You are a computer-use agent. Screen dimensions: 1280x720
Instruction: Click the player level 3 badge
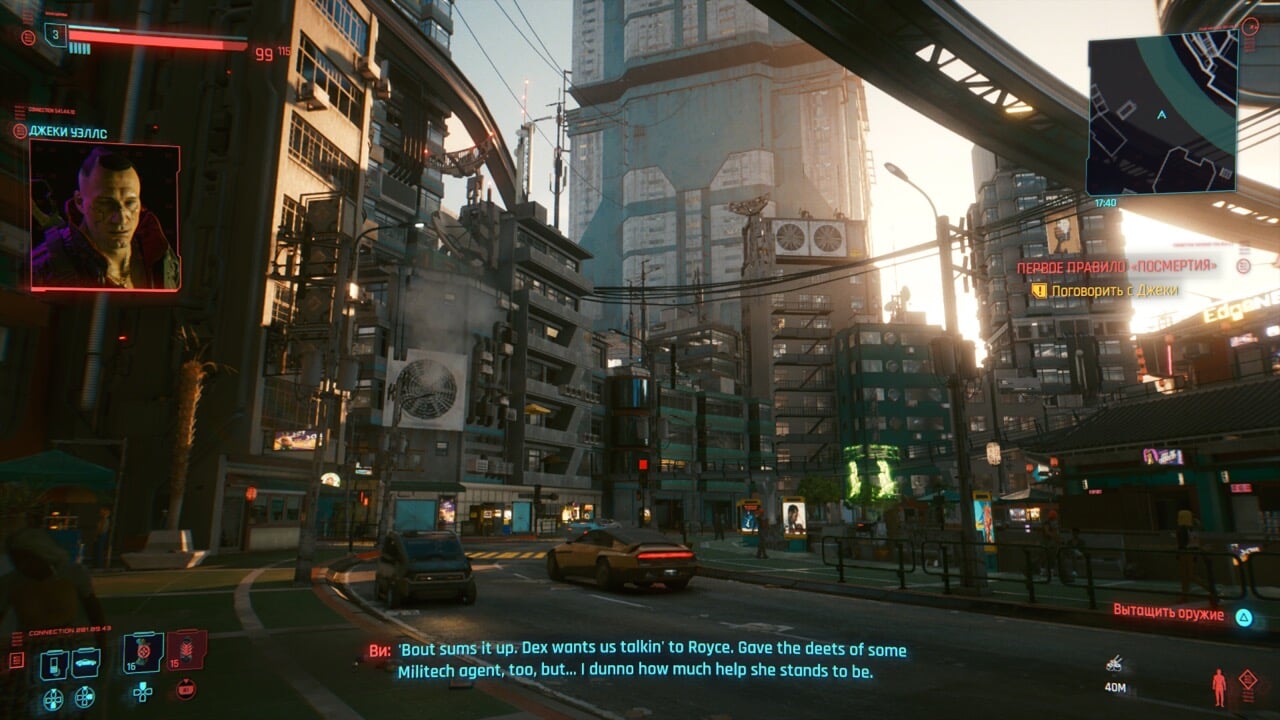[55, 36]
